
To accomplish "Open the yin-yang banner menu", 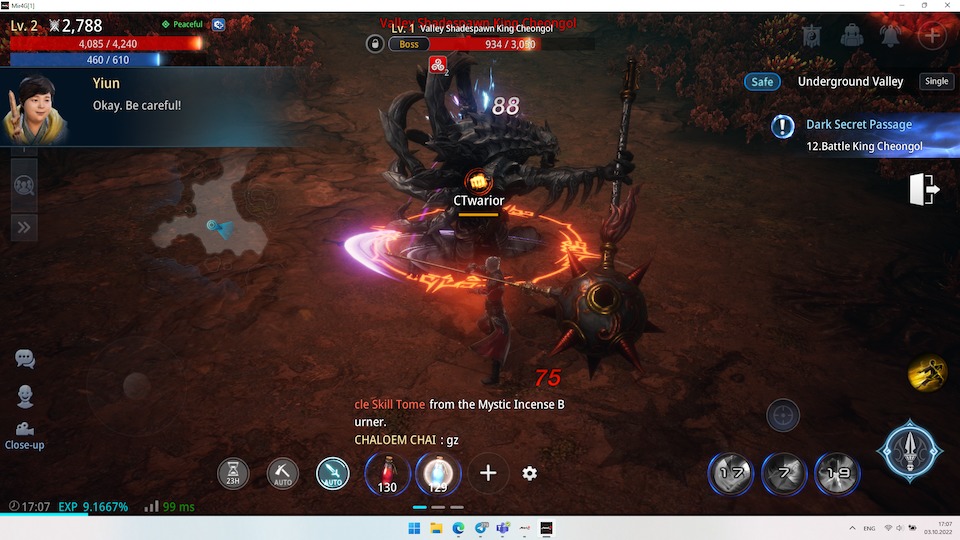I will (812, 36).
